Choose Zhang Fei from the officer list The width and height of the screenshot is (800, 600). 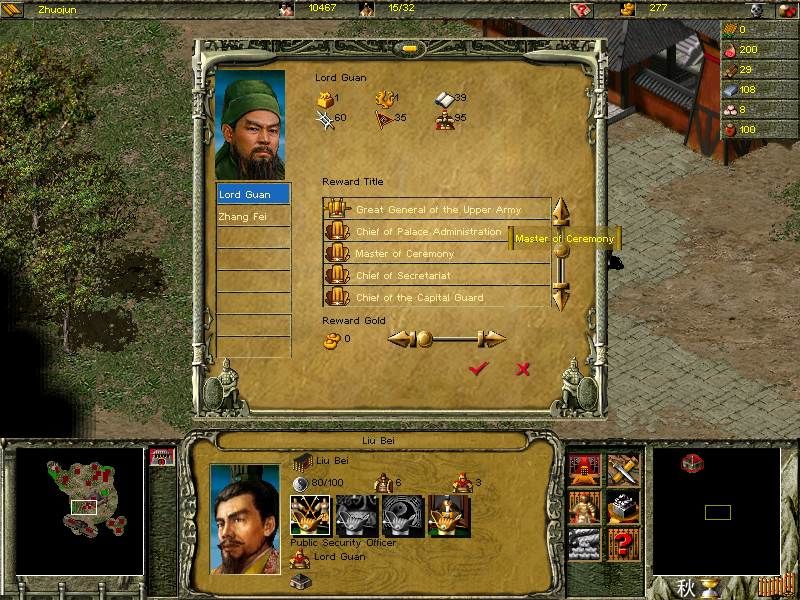point(253,216)
